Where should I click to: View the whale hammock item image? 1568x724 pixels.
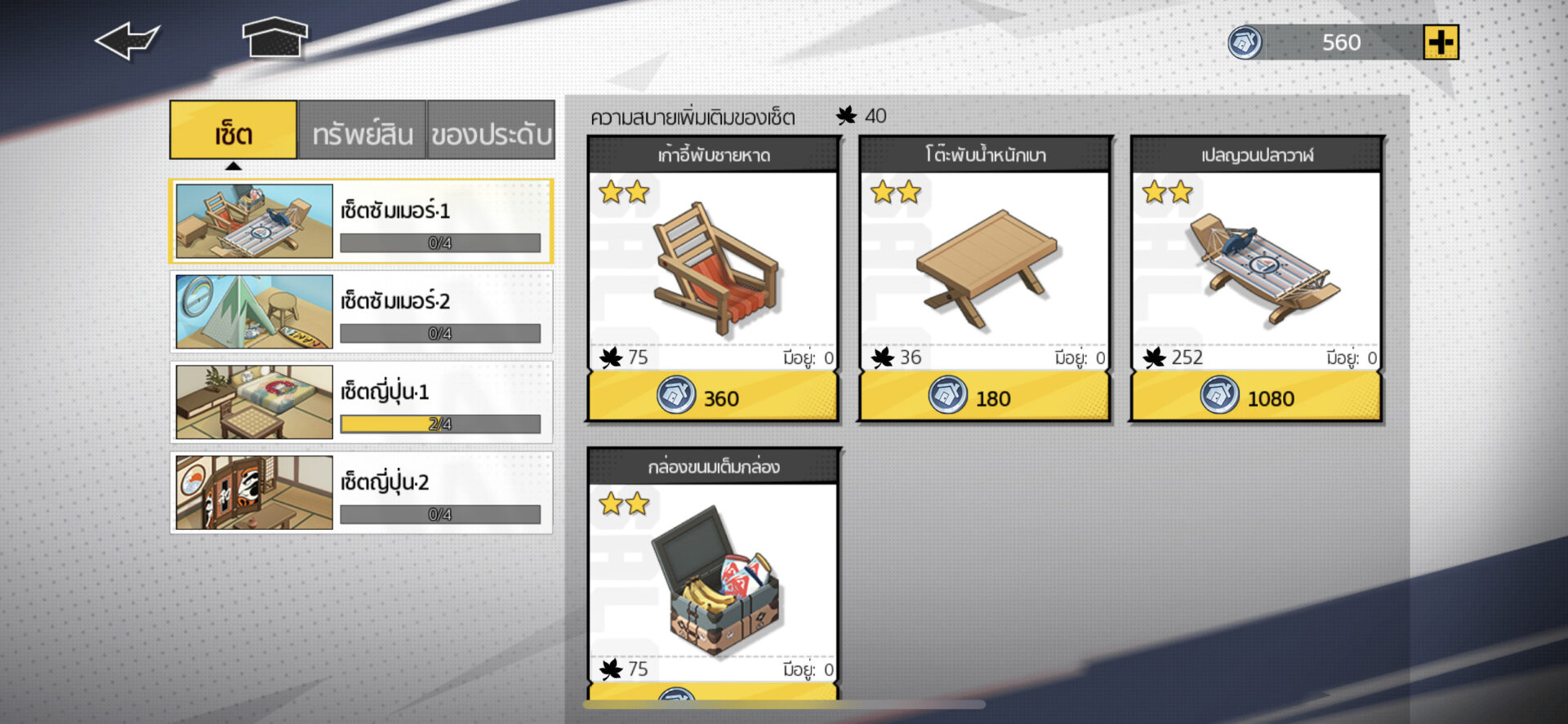click(x=1255, y=265)
